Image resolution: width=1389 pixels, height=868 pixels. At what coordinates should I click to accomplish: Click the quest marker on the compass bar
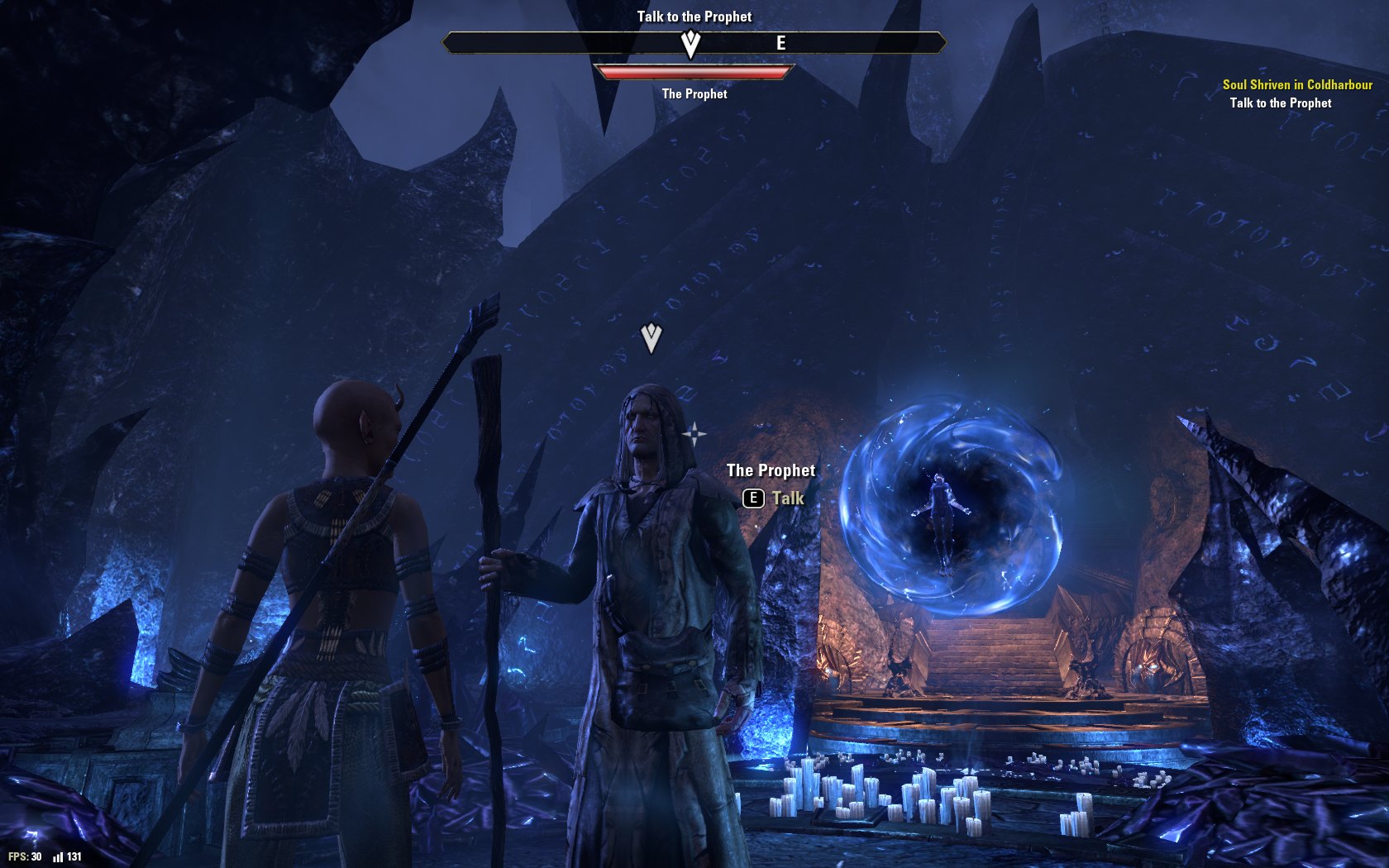(690, 43)
